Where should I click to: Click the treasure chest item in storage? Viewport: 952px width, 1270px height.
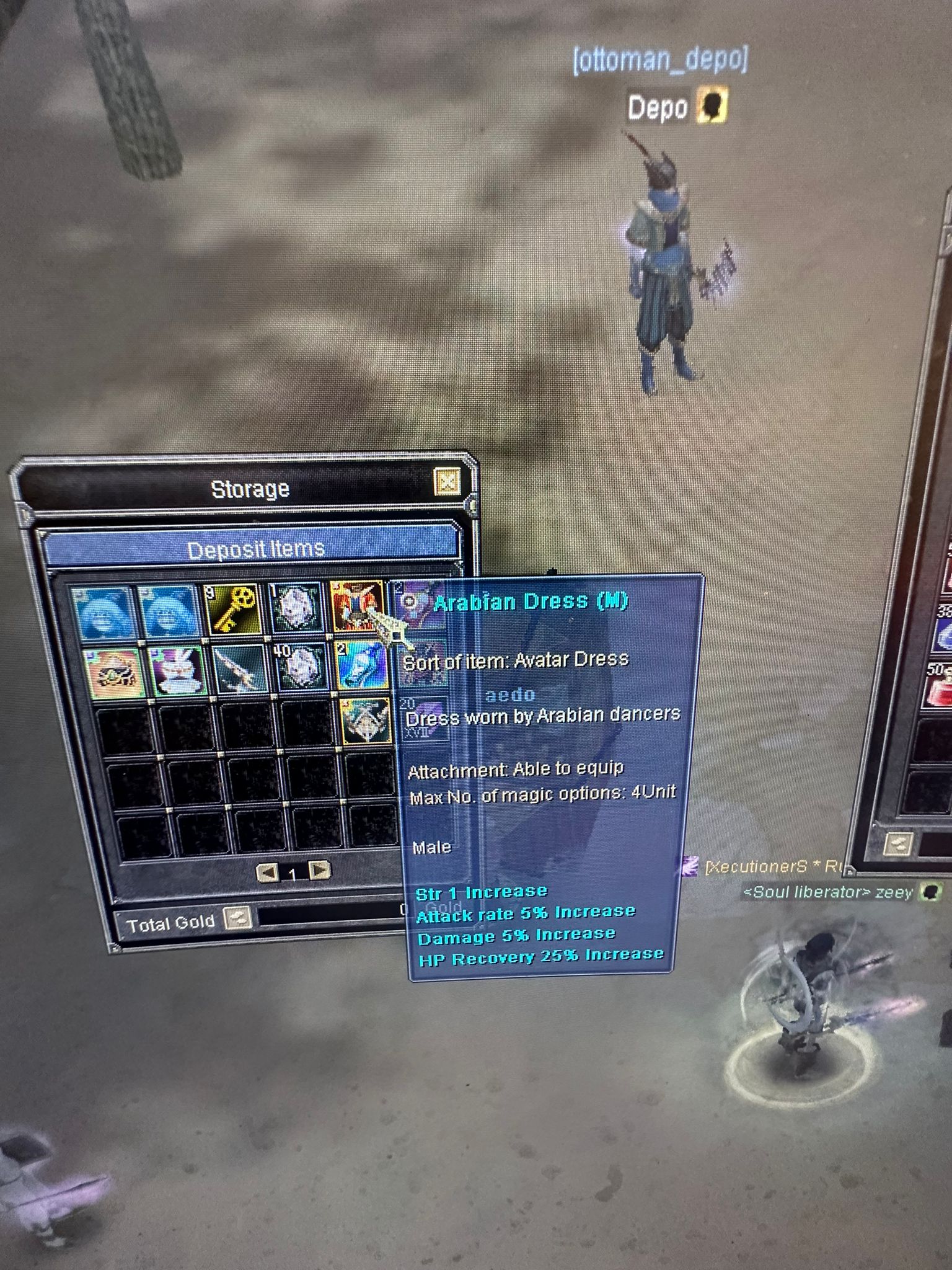tap(113, 672)
